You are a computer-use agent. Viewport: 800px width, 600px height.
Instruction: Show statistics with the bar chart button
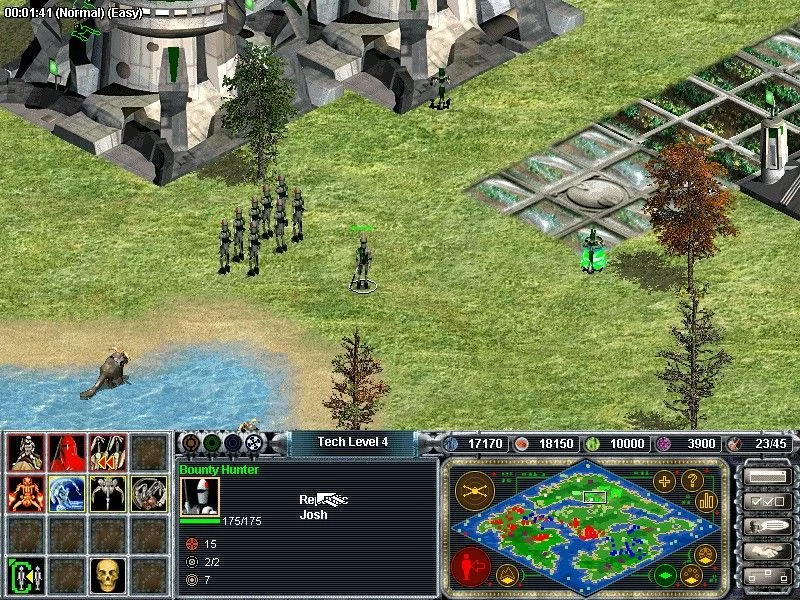click(x=707, y=500)
